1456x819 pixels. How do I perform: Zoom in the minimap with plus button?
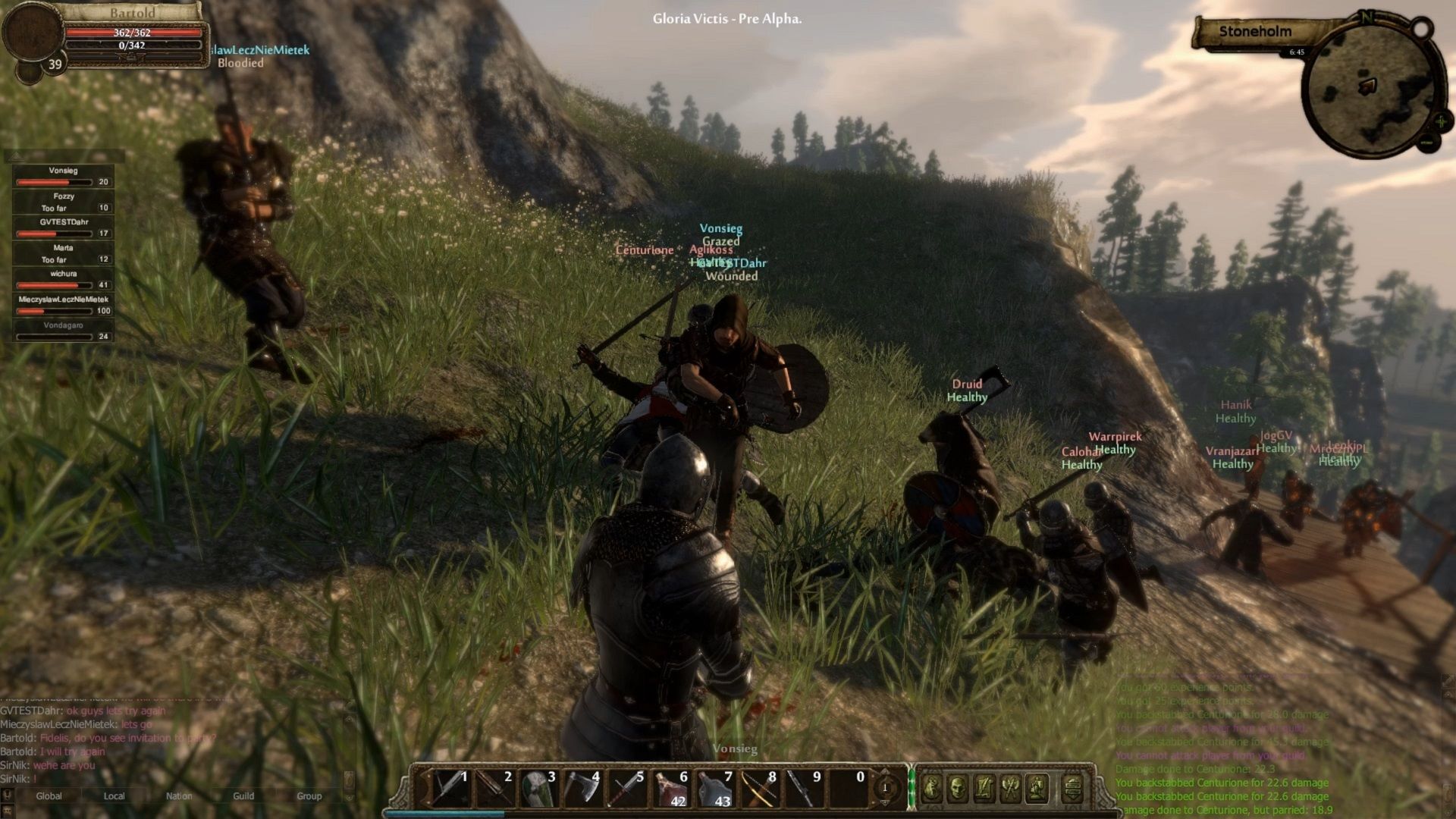pyautogui.click(x=1441, y=121)
